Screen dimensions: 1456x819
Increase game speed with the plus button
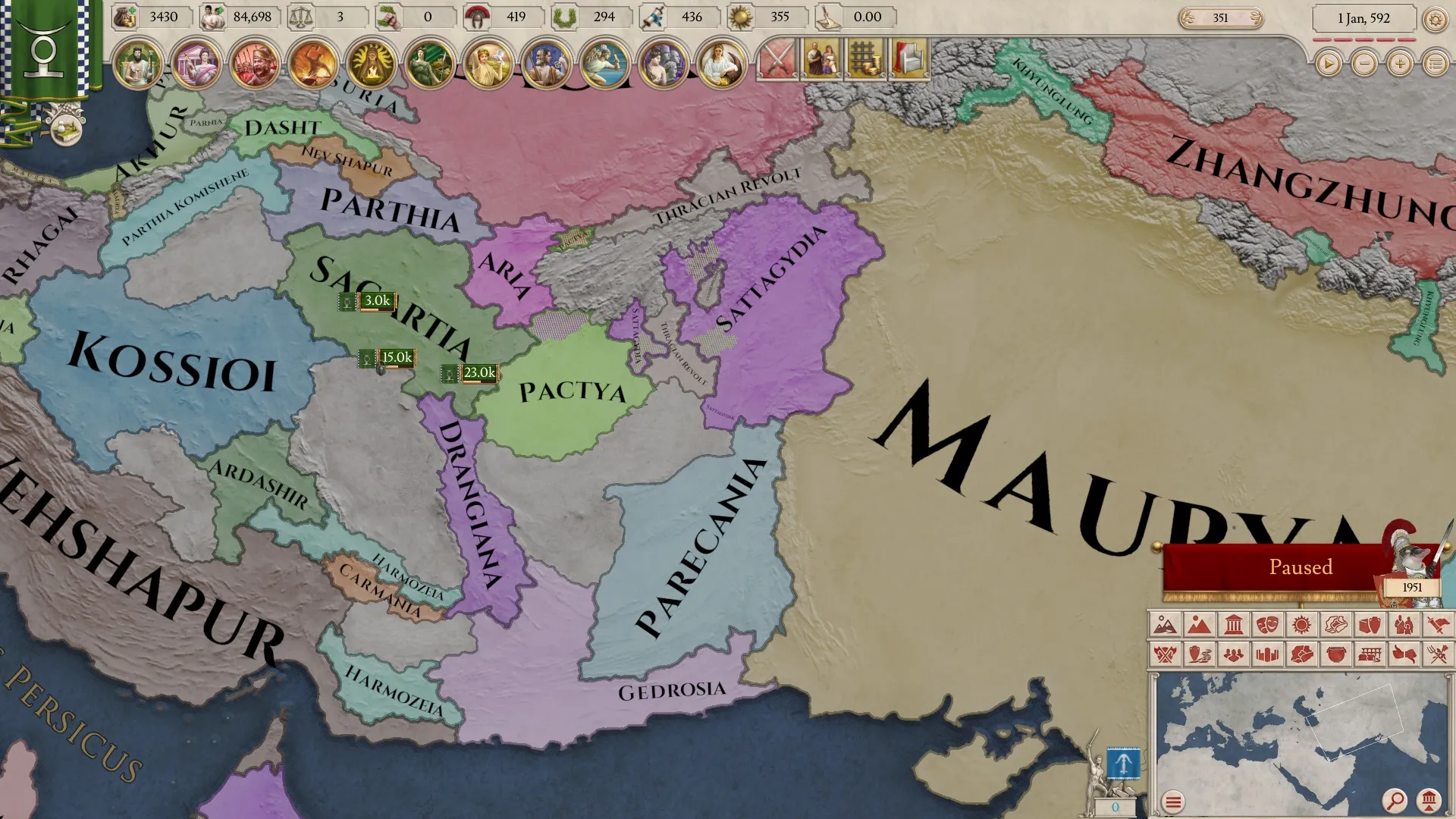click(x=1400, y=64)
